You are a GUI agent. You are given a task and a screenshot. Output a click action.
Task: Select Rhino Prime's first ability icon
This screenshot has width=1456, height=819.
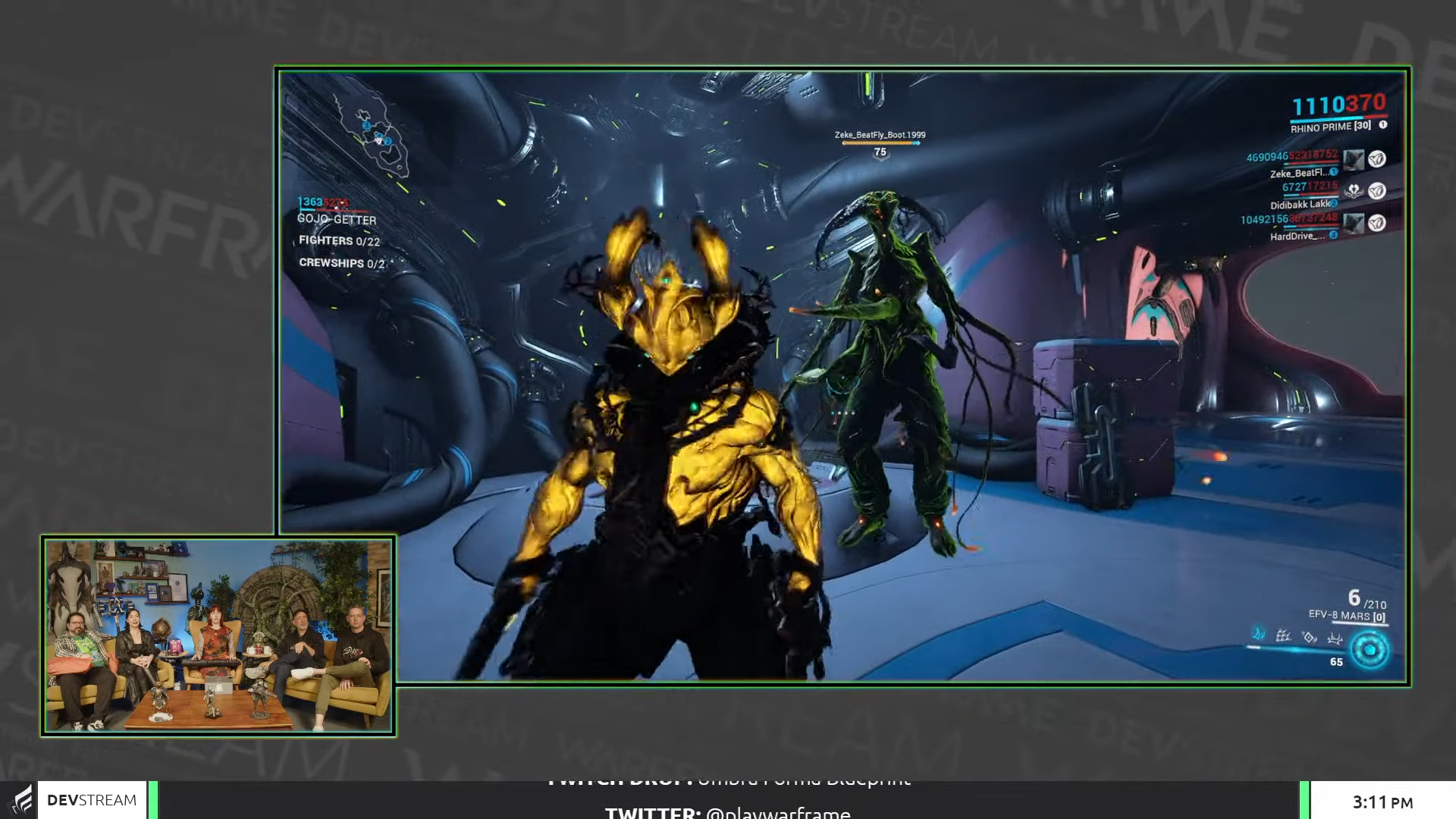pyautogui.click(x=1258, y=635)
